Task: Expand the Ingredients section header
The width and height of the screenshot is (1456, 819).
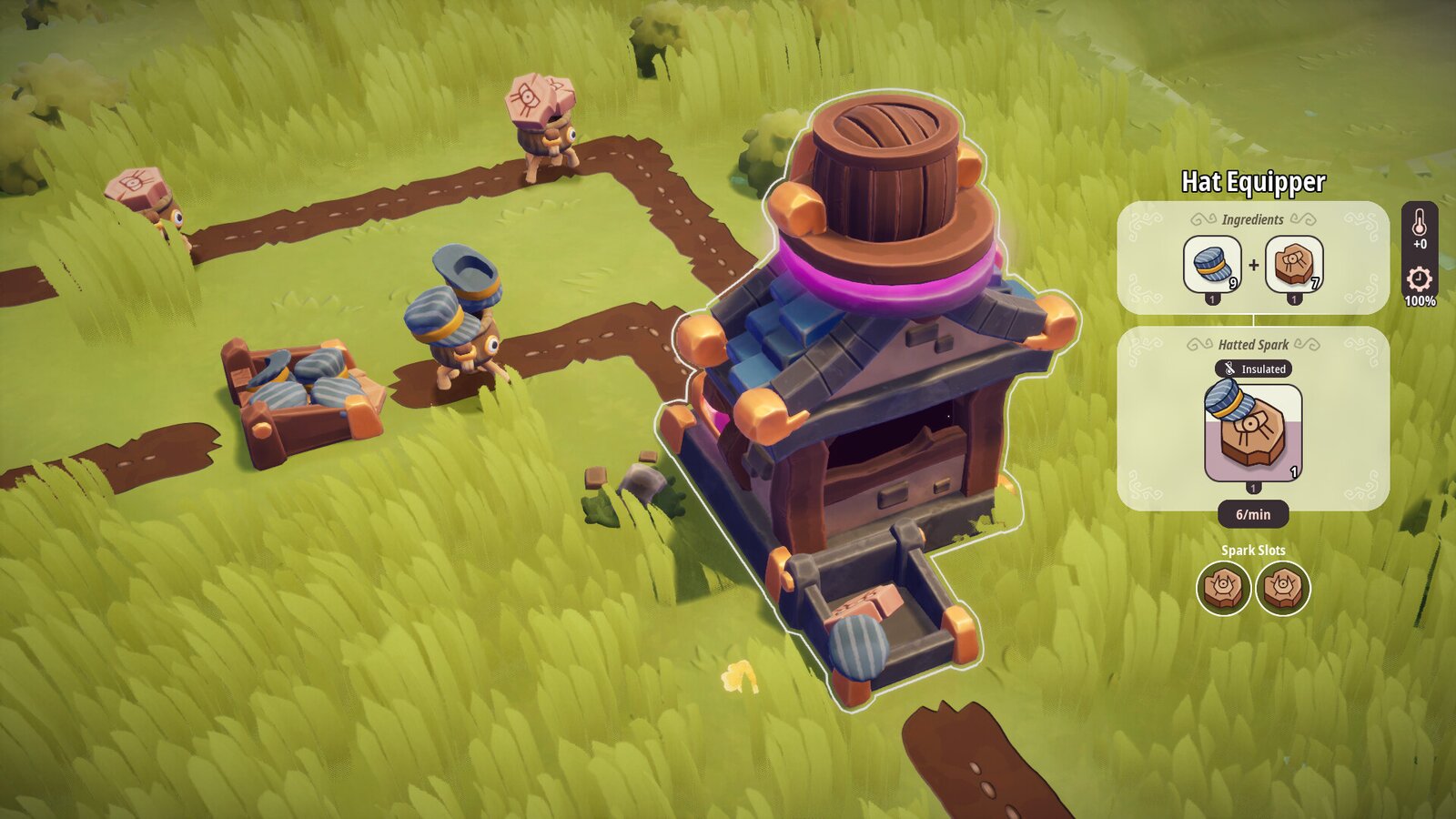Action: [1252, 219]
